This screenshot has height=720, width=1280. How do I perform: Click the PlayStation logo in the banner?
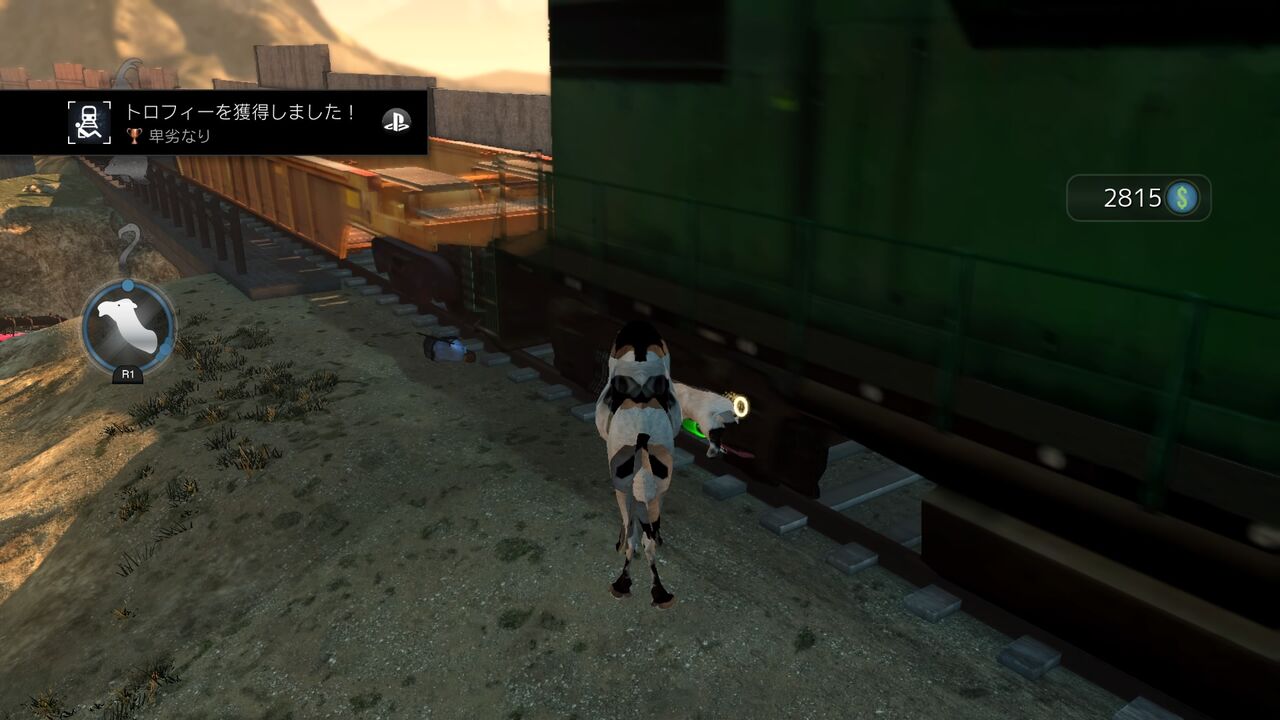(397, 122)
